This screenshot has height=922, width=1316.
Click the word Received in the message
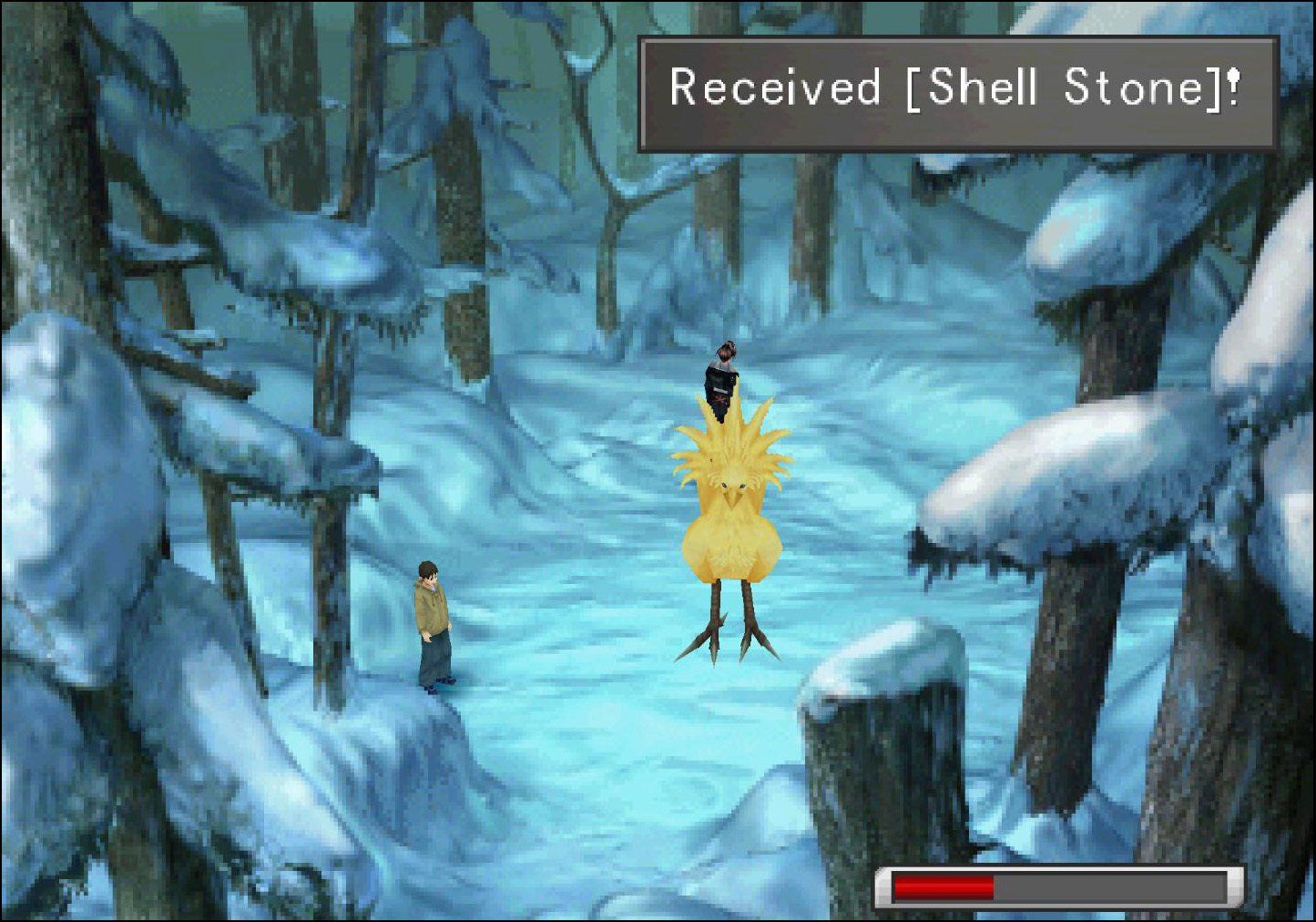[x=774, y=88]
